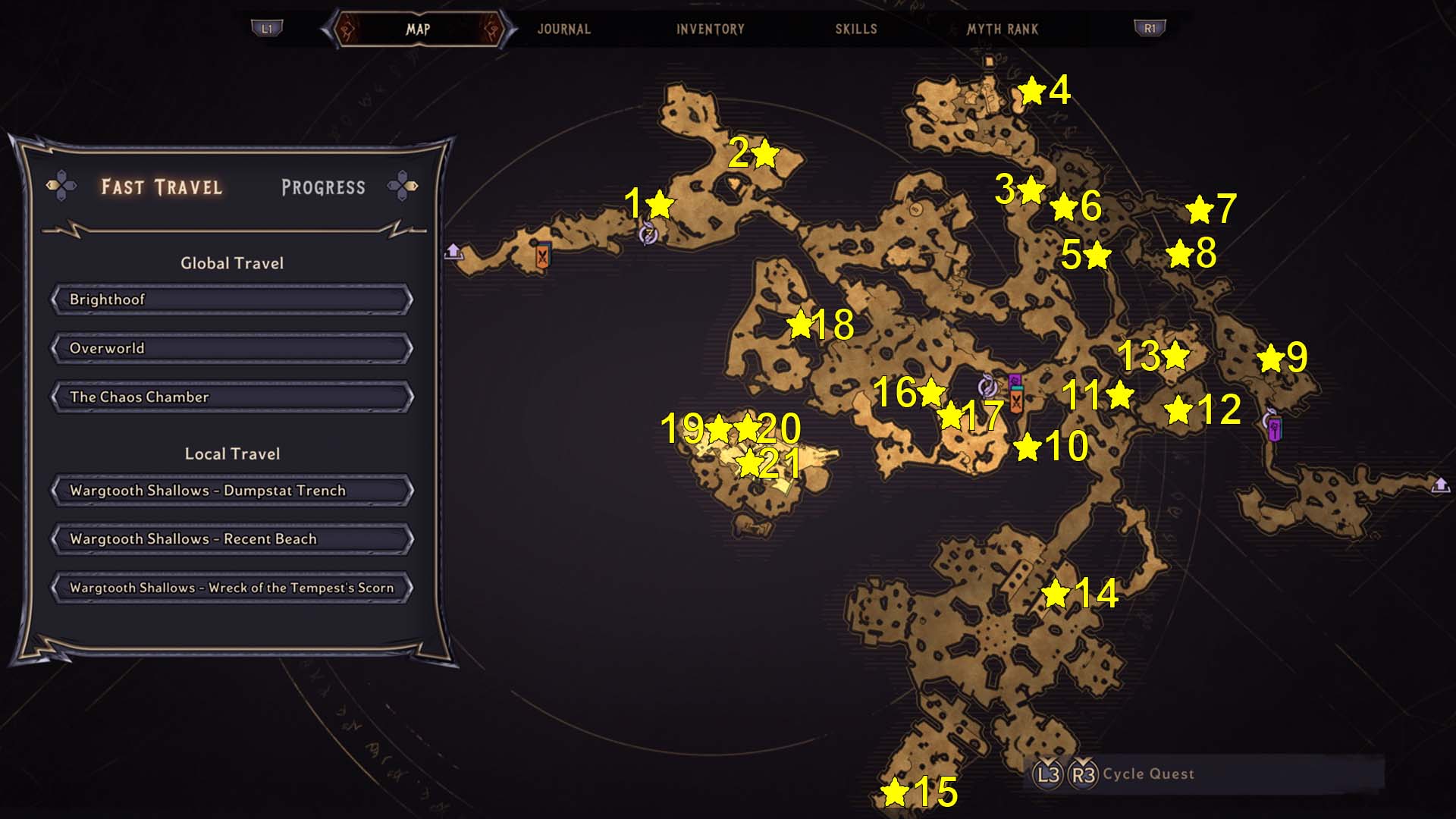The image size is (1456, 819).
Task: Switch to the Journal tab
Action: (x=563, y=30)
